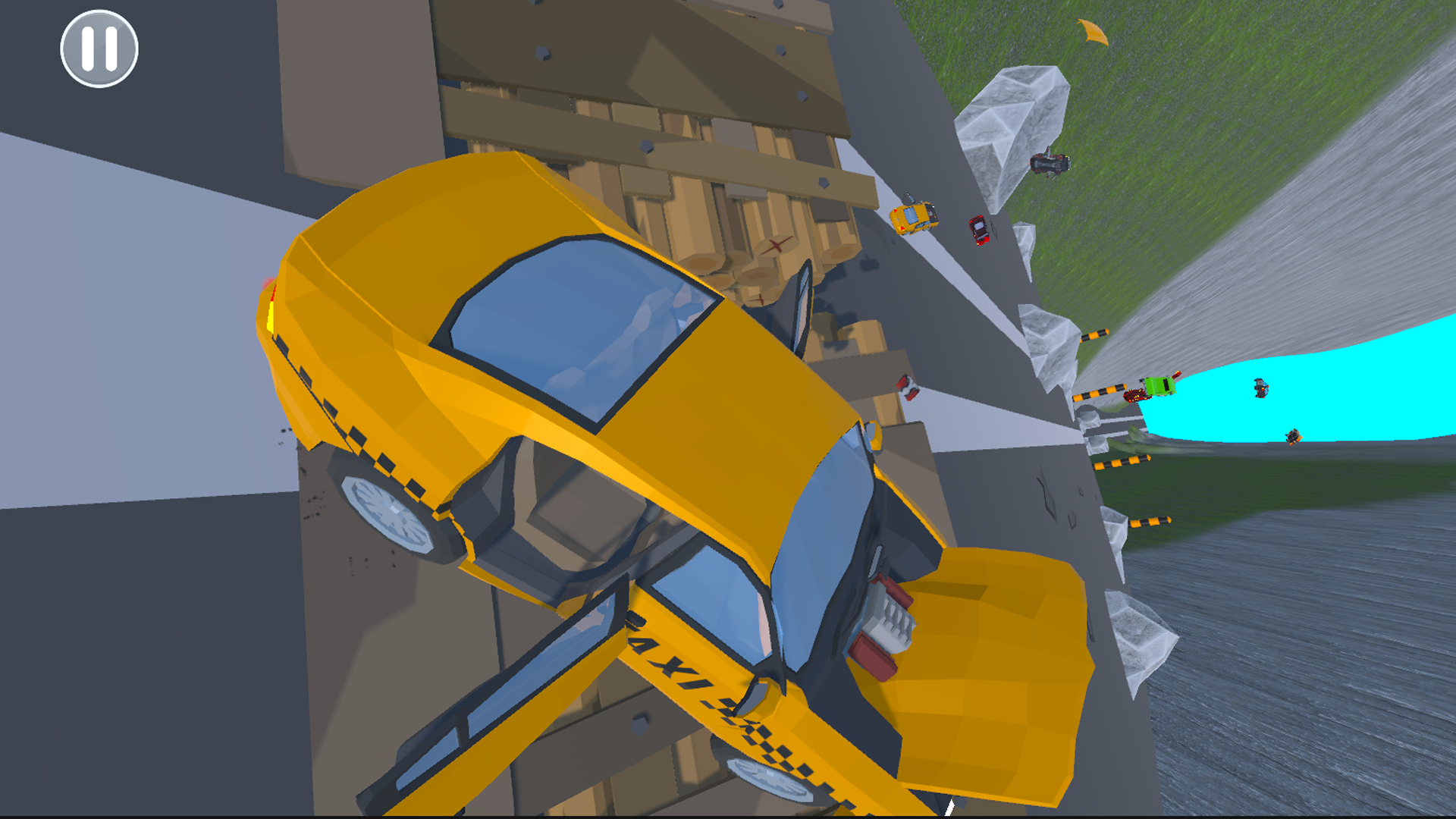The image size is (1456, 819).
Task: Select the black buggy in the water pool
Action: tap(1294, 436)
